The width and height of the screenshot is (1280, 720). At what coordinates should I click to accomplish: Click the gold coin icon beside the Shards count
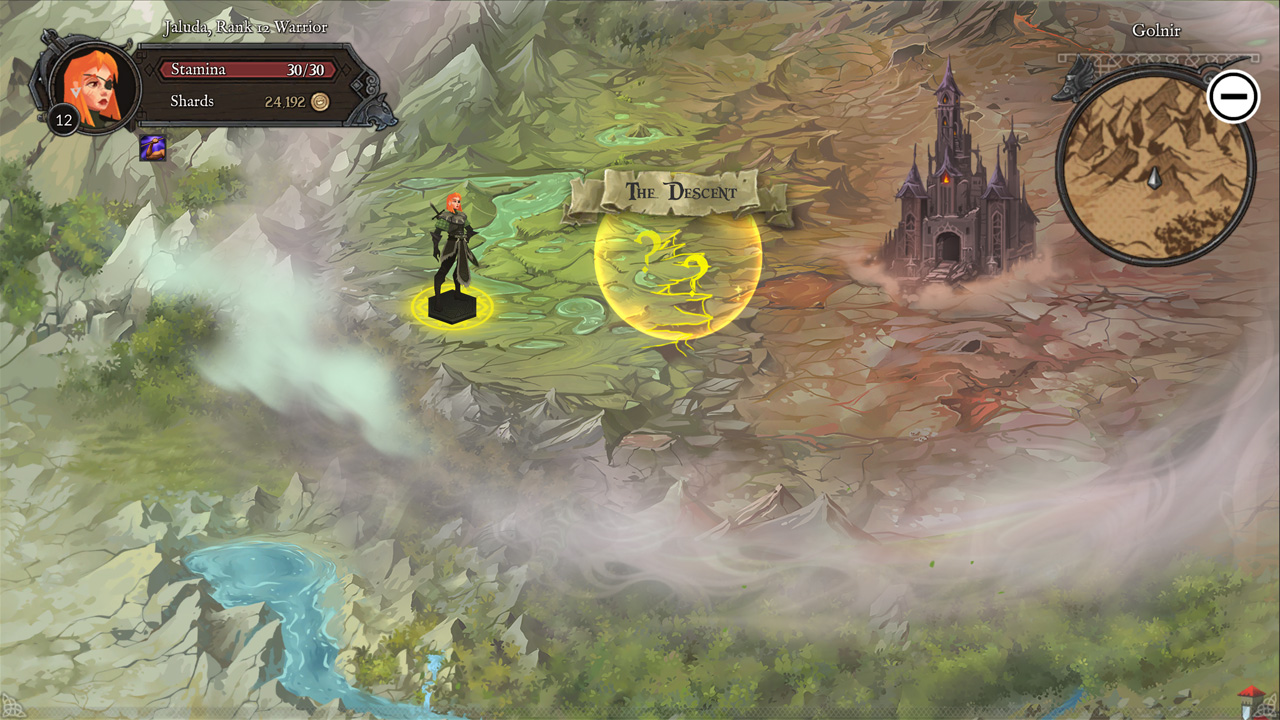[x=318, y=101]
